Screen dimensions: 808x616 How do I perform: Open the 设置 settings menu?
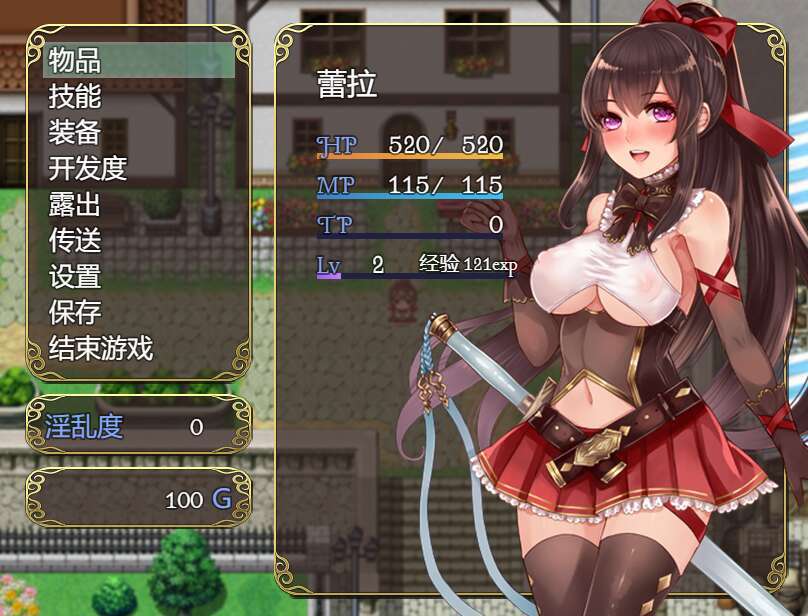(76, 276)
